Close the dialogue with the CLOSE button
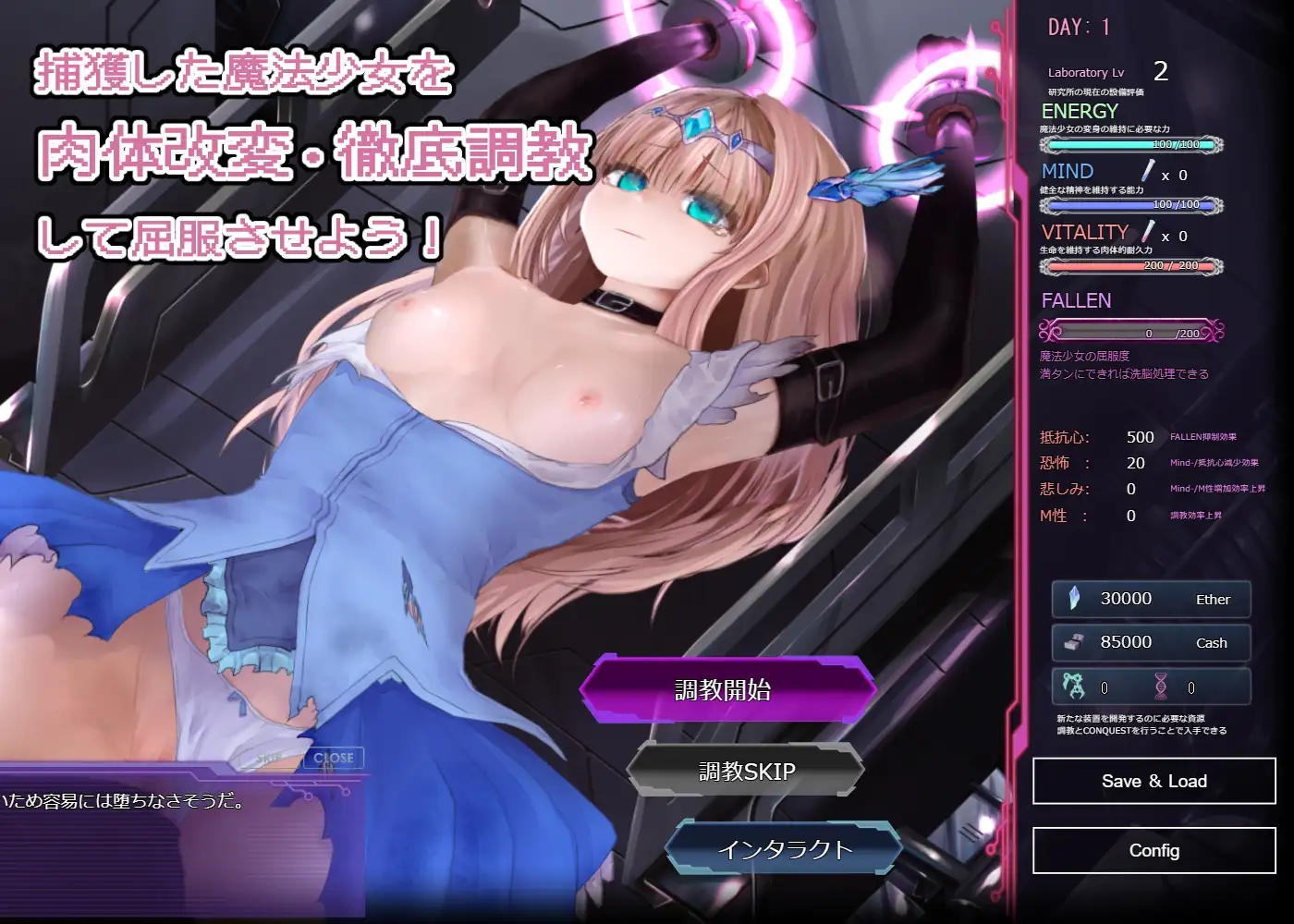This screenshot has height=924, width=1294. [333, 757]
